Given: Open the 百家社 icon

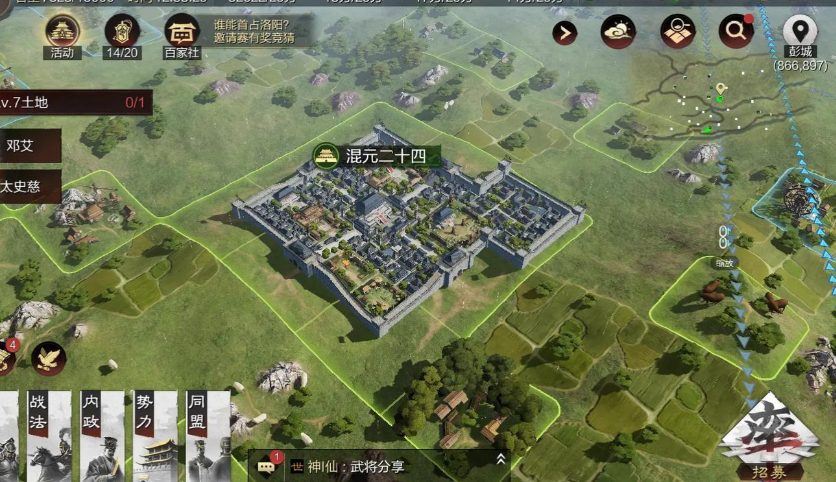Looking at the screenshot, I should click(181, 35).
